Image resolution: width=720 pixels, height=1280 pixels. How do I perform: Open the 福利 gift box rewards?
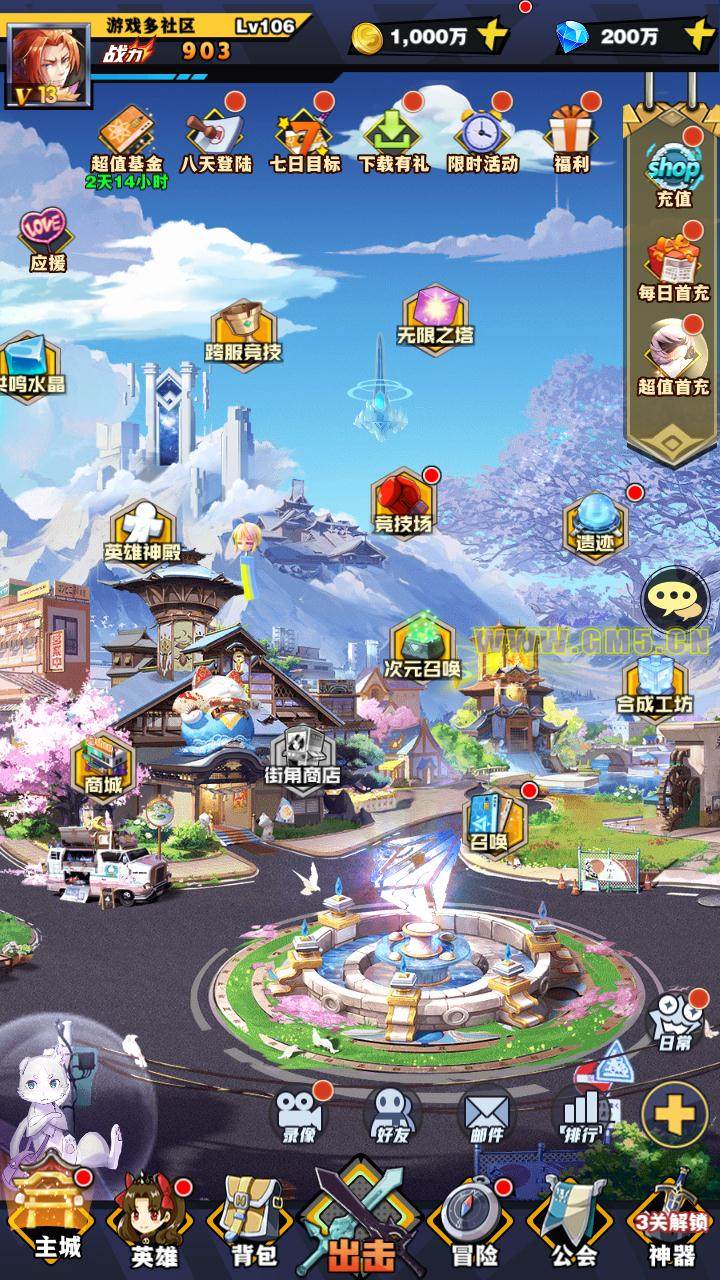click(571, 138)
